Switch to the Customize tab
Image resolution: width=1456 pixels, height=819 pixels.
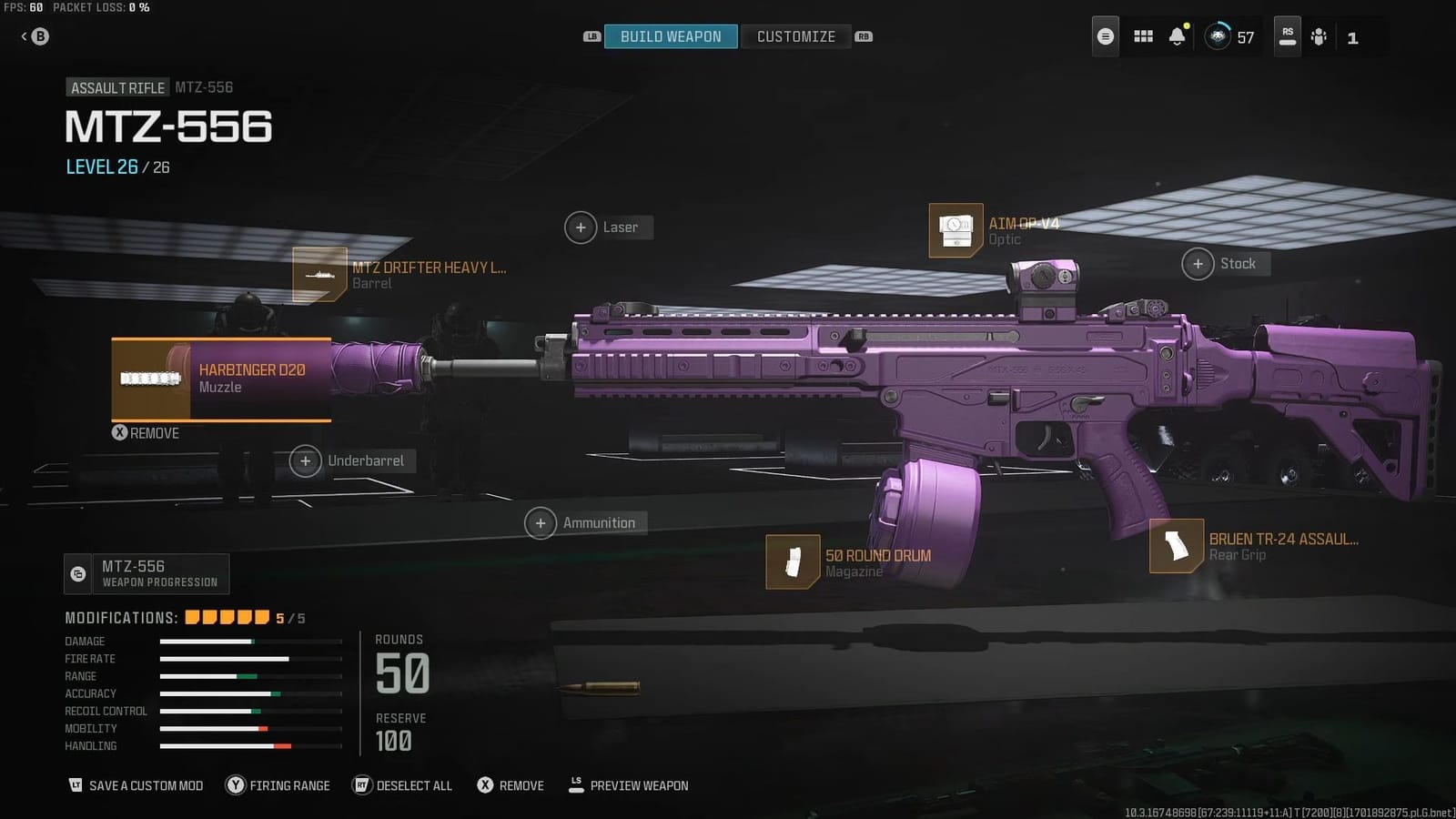point(795,36)
